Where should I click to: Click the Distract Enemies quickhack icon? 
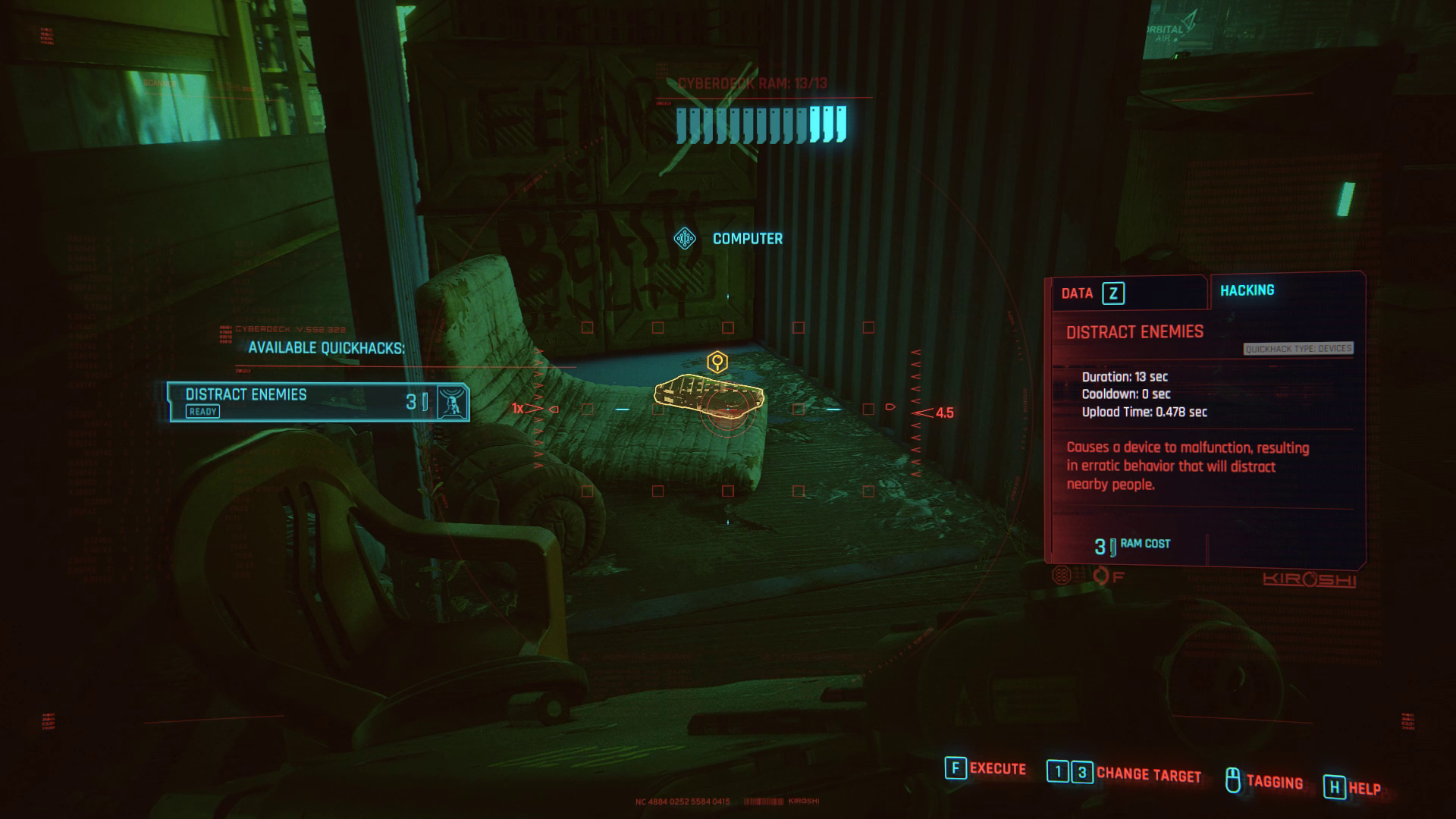(x=453, y=403)
